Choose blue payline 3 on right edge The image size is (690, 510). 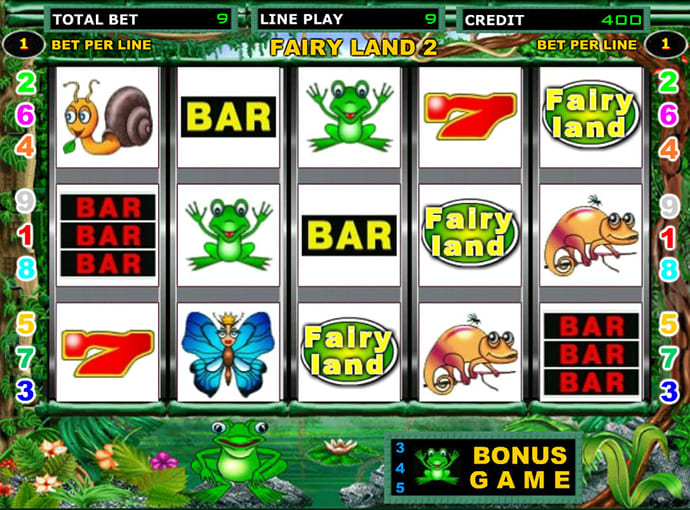667,390
